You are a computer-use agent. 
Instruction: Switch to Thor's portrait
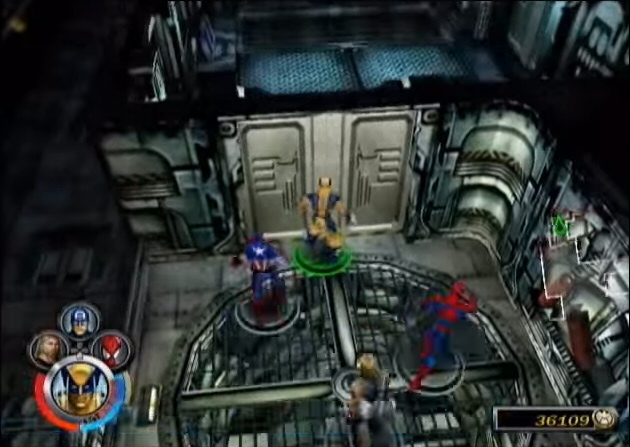pyautogui.click(x=47, y=349)
